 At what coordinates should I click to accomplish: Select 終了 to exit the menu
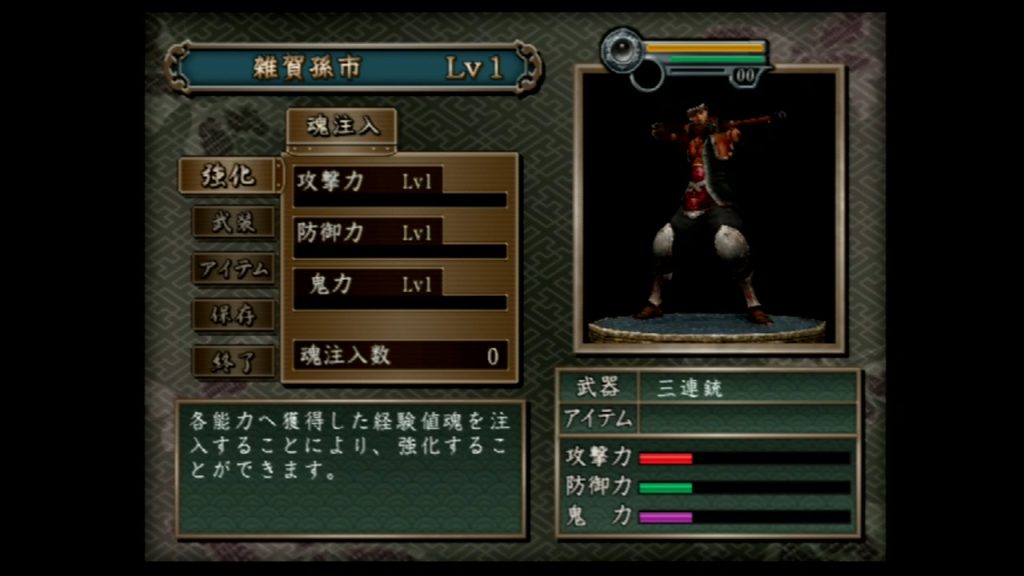tap(233, 361)
